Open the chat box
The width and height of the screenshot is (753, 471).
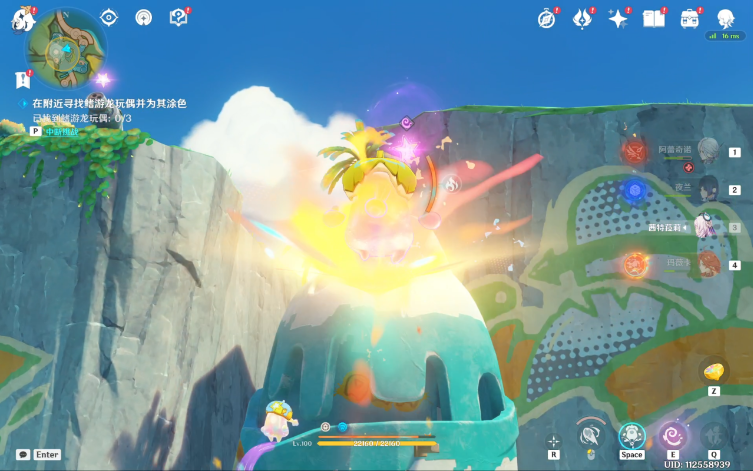tap(23, 454)
